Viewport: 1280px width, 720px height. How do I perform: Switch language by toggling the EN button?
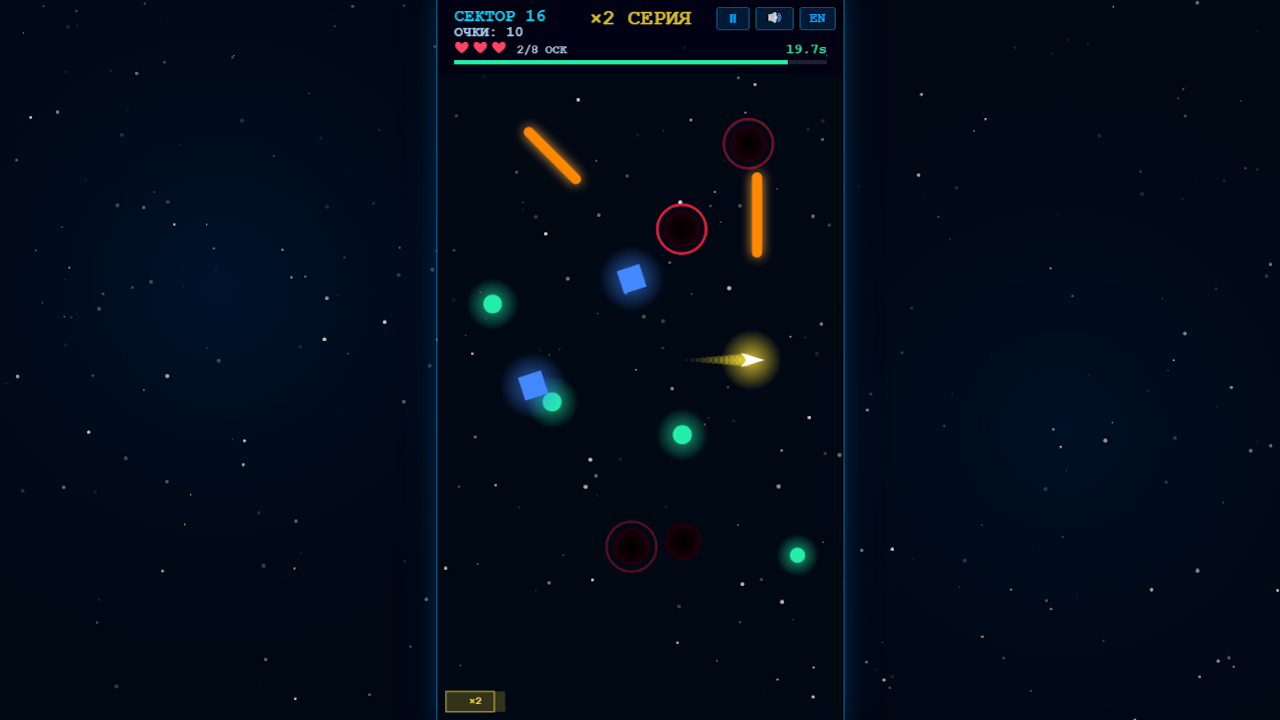(x=817, y=18)
